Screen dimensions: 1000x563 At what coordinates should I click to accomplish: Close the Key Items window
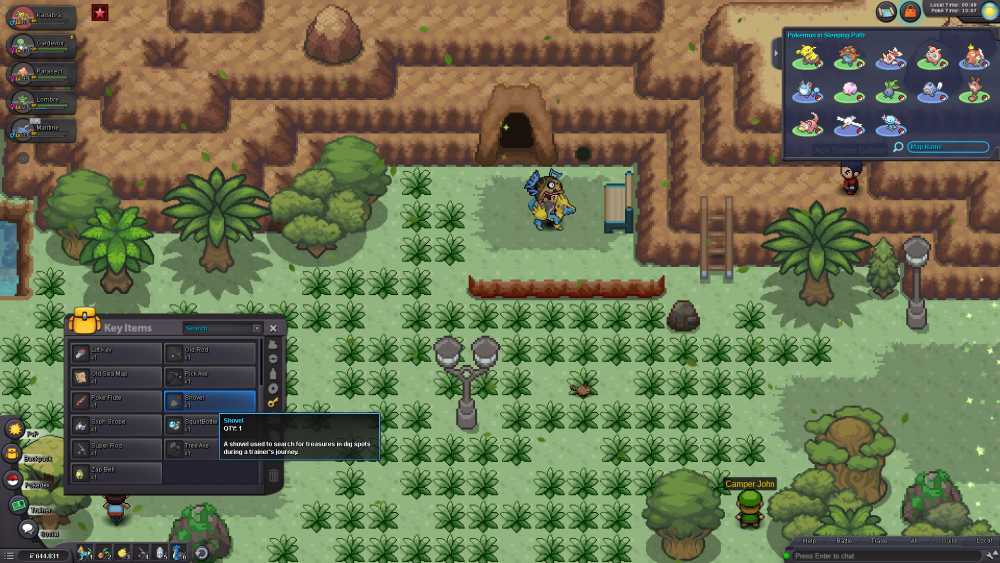pos(273,328)
